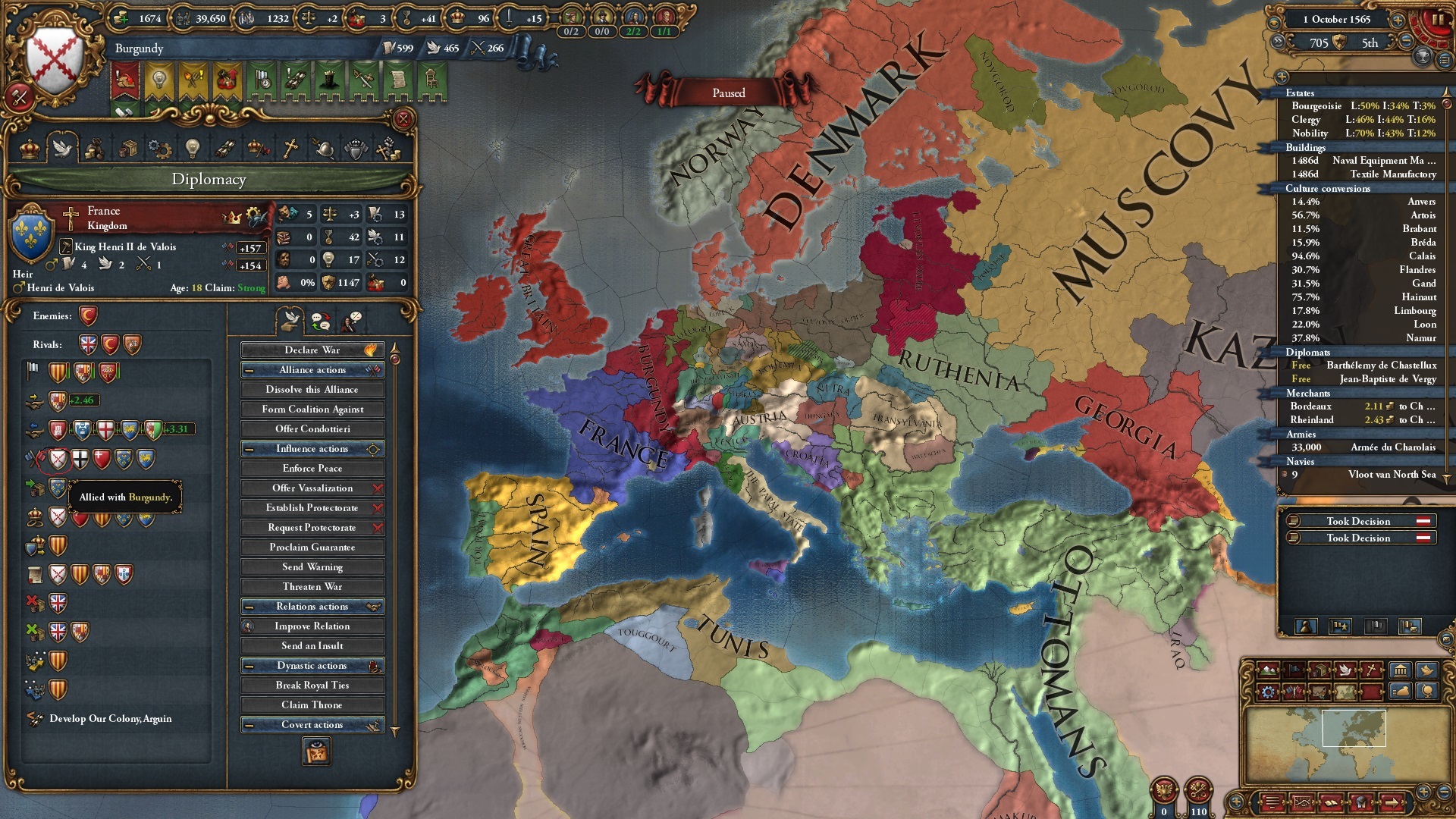Image resolution: width=1456 pixels, height=819 pixels.
Task: Select Dissolve this Alliance
Action: (312, 390)
